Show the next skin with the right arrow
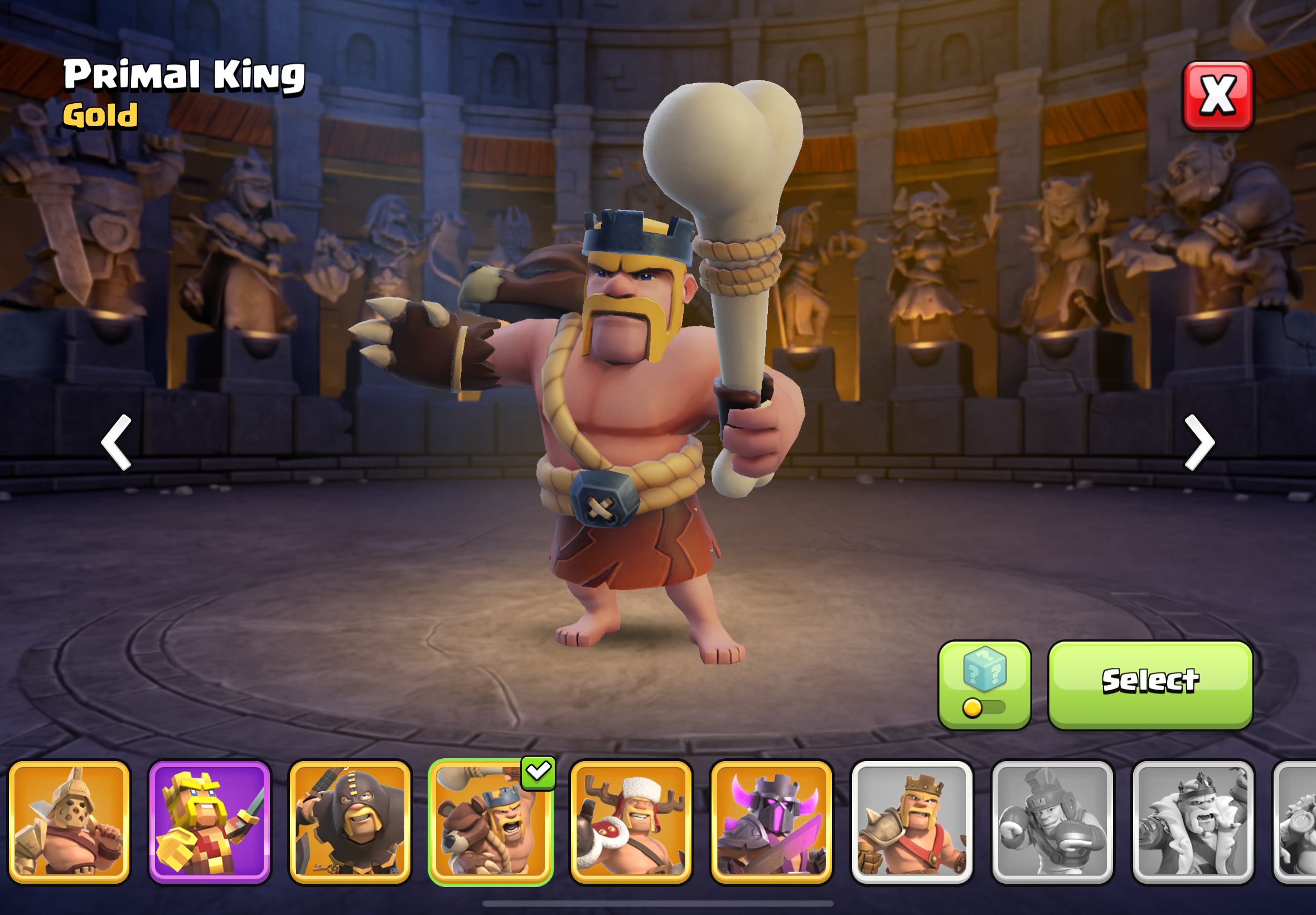This screenshot has height=915, width=1316. coord(1199,442)
